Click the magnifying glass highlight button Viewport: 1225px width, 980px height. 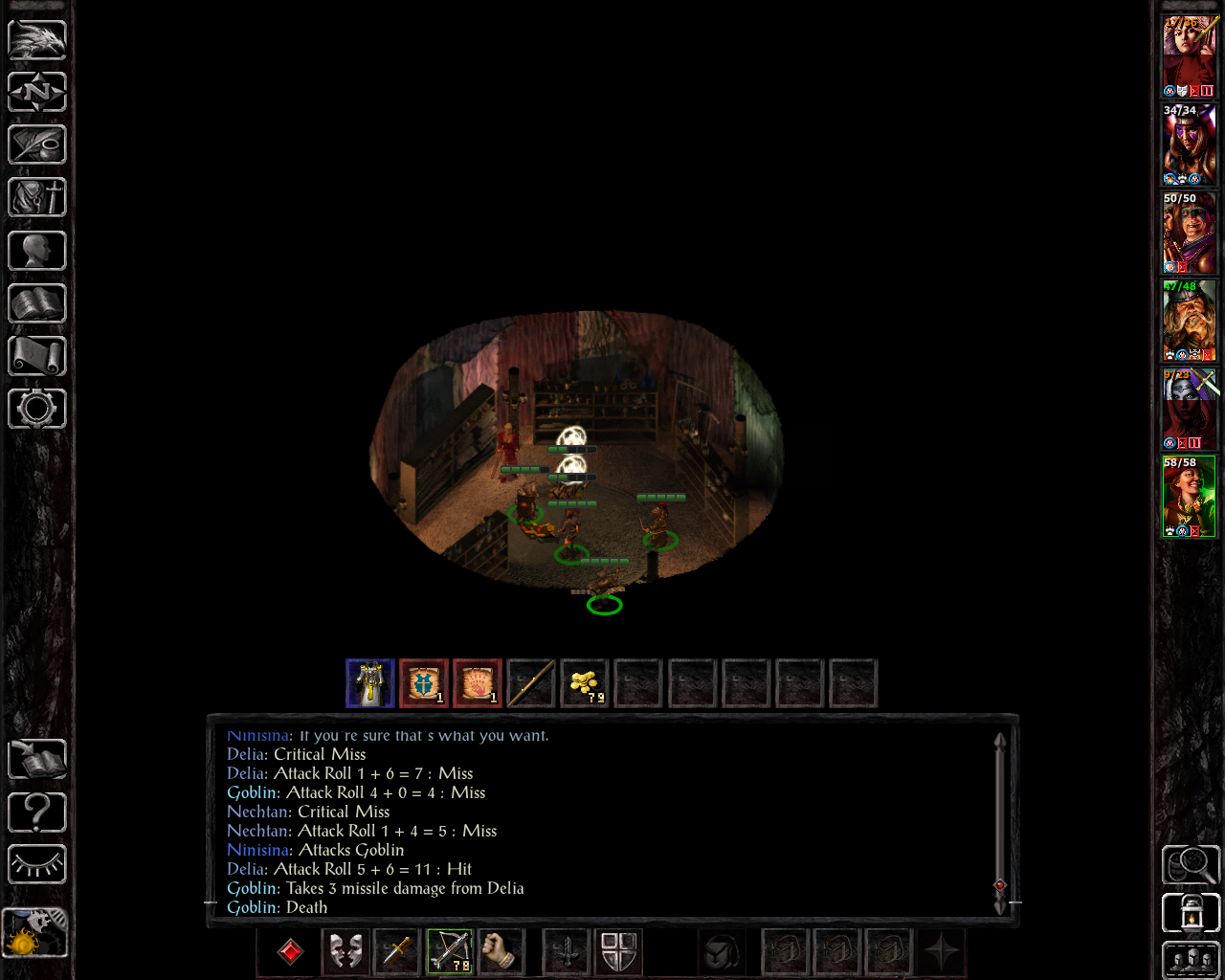1191,864
